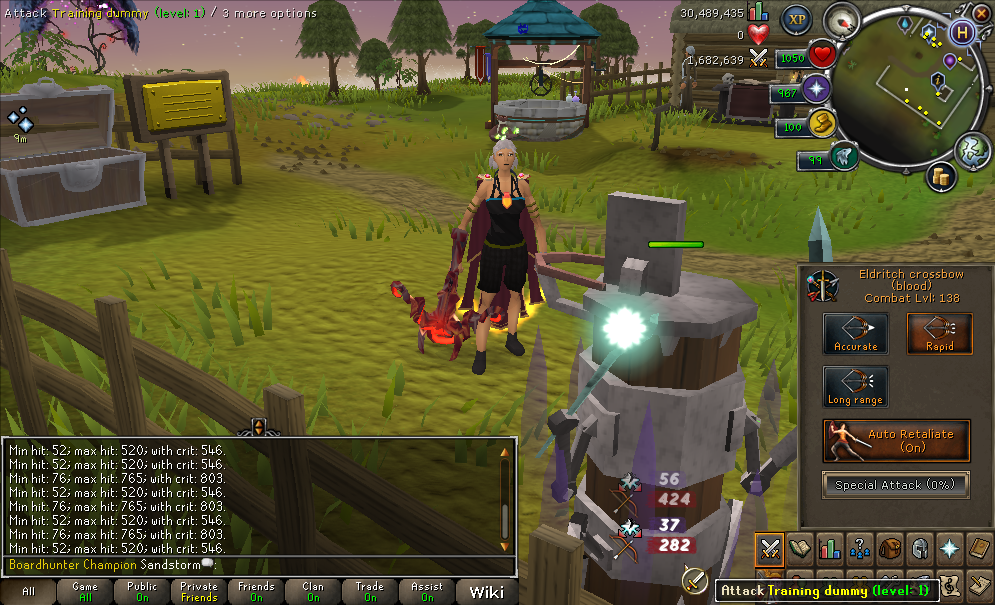This screenshot has height=605, width=995.
Task: Choose the Rapid attack style
Action: 939,334
